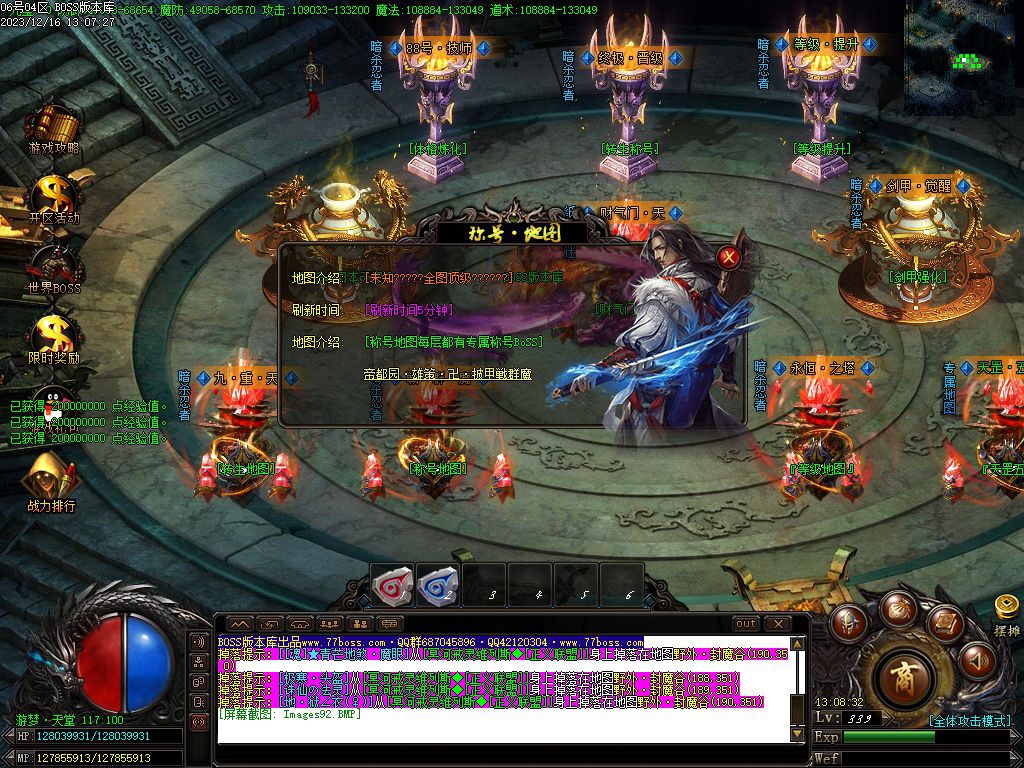Image resolution: width=1024 pixels, height=768 pixels.
Task: Toggle the 全体攻击模式 attack mode
Action: point(970,720)
